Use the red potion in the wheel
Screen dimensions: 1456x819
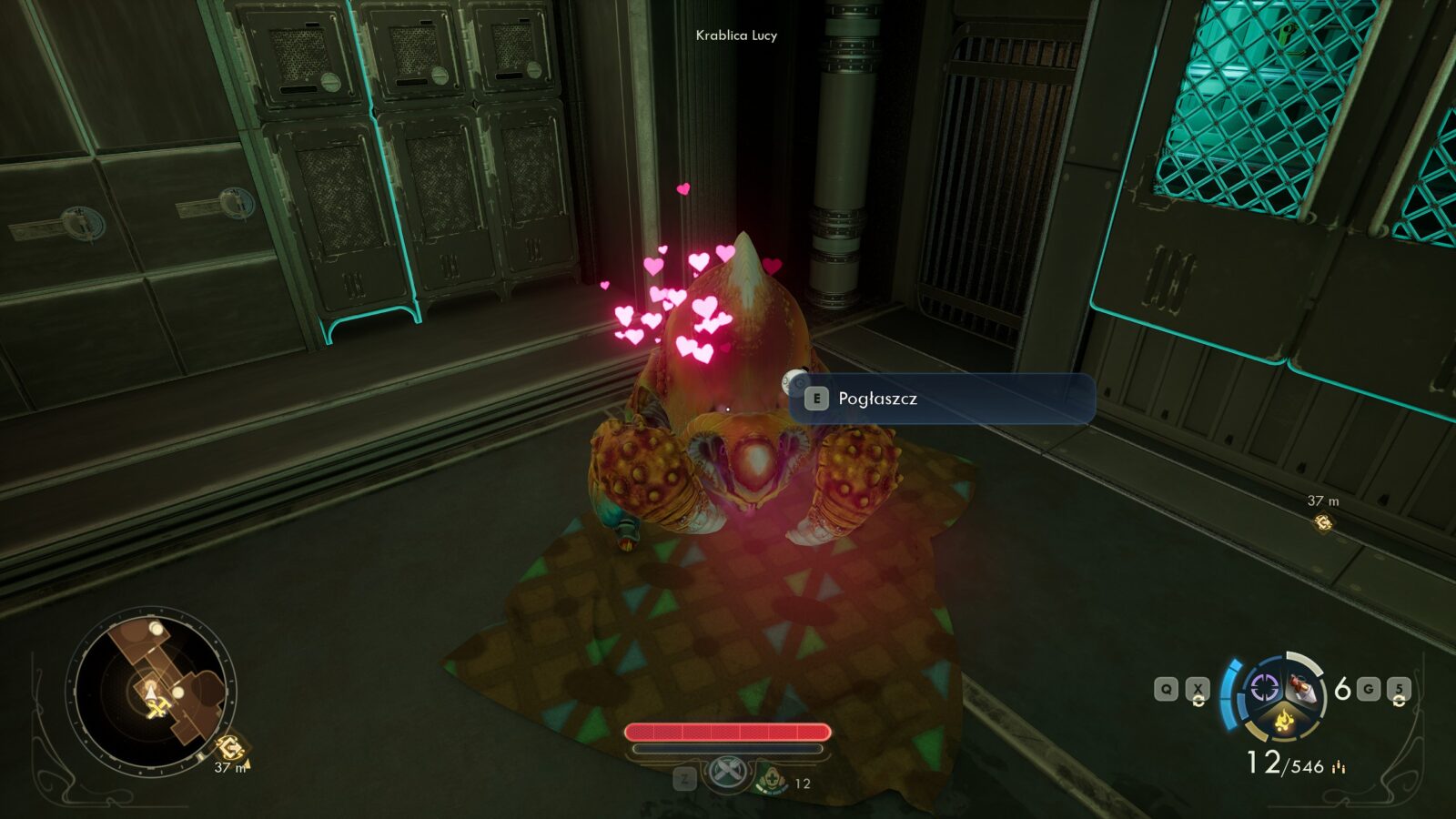1305,690
